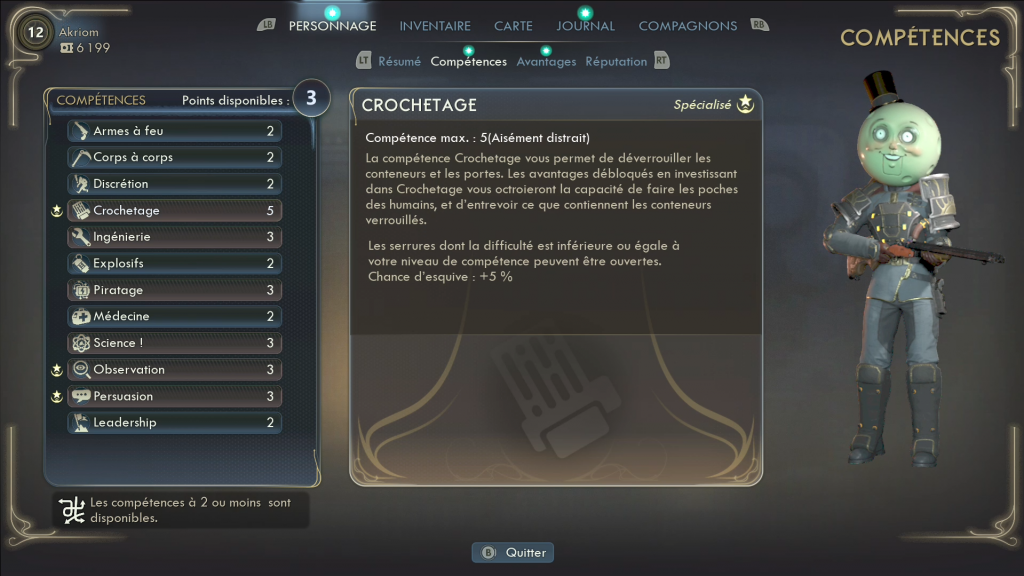Choose the Persuasion skill row
The height and width of the screenshot is (576, 1024).
174,397
